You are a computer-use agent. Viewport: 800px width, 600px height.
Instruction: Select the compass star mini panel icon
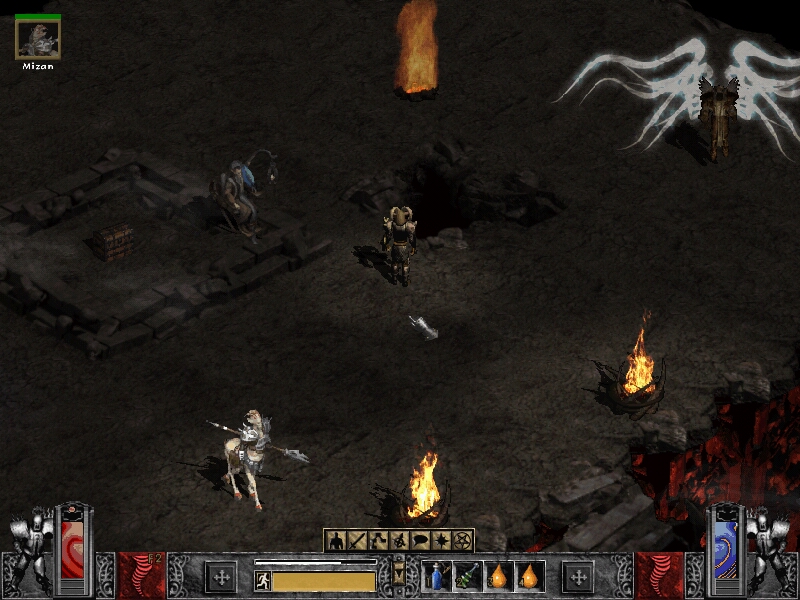pos(442,541)
